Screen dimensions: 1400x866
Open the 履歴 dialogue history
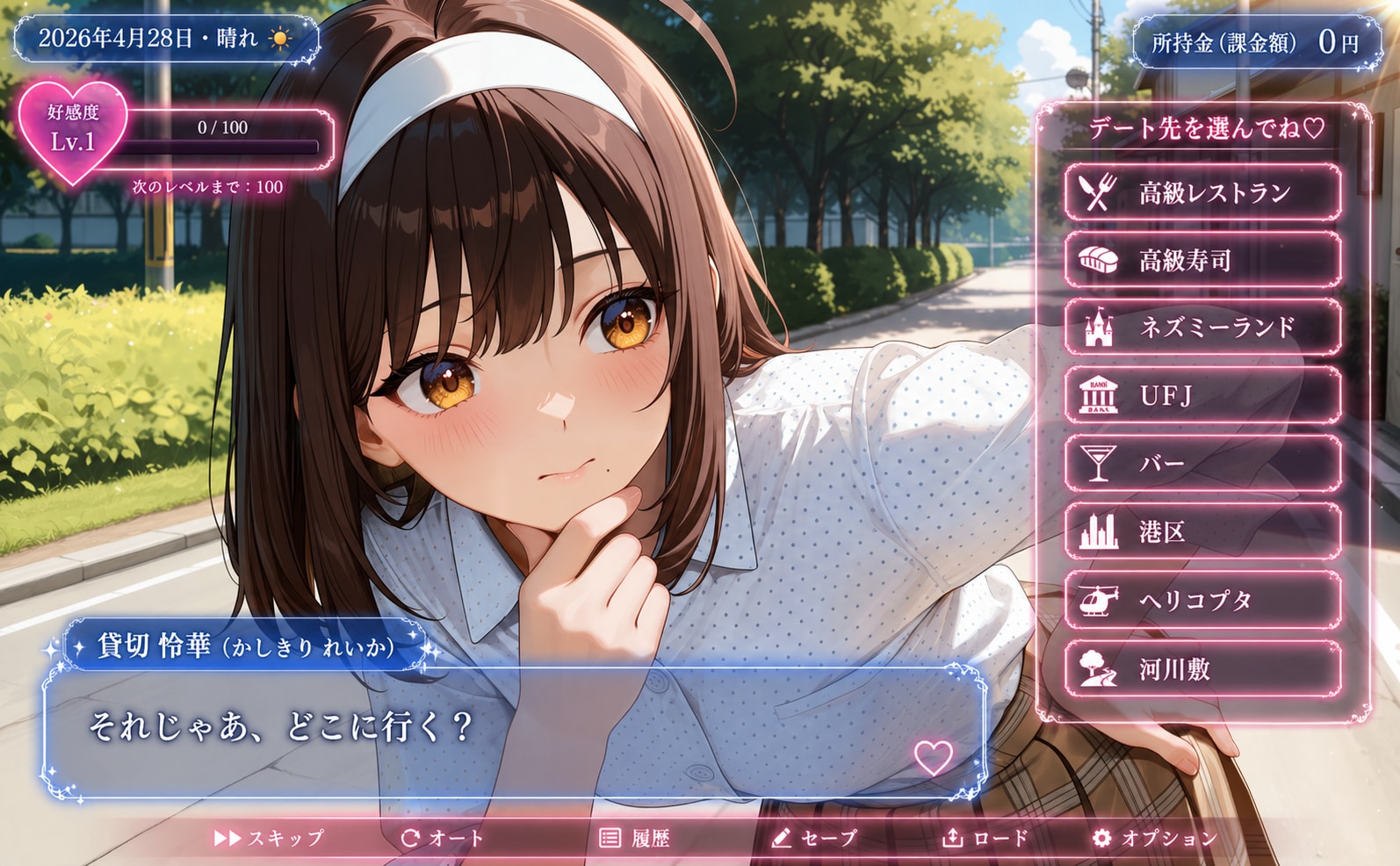634,838
